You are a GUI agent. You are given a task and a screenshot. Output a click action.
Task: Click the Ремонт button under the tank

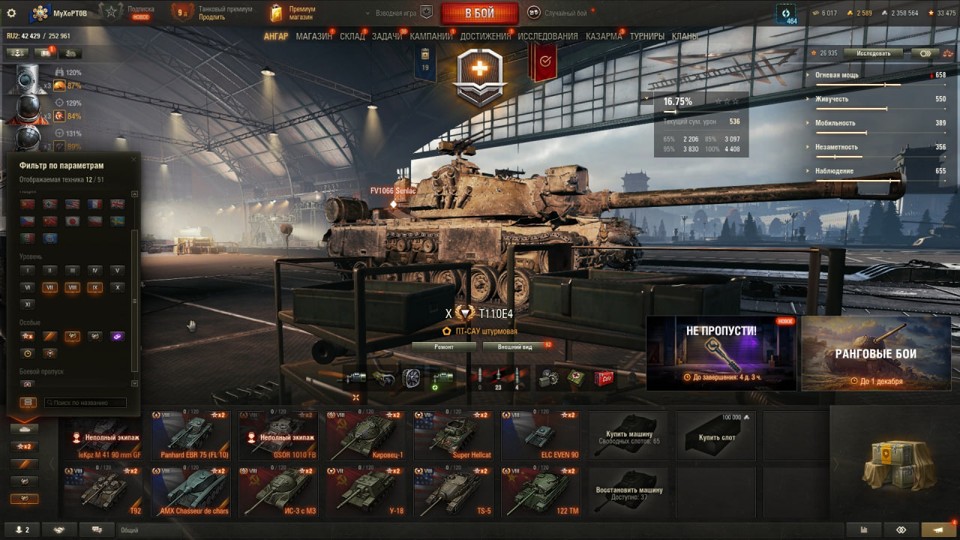[x=443, y=346]
